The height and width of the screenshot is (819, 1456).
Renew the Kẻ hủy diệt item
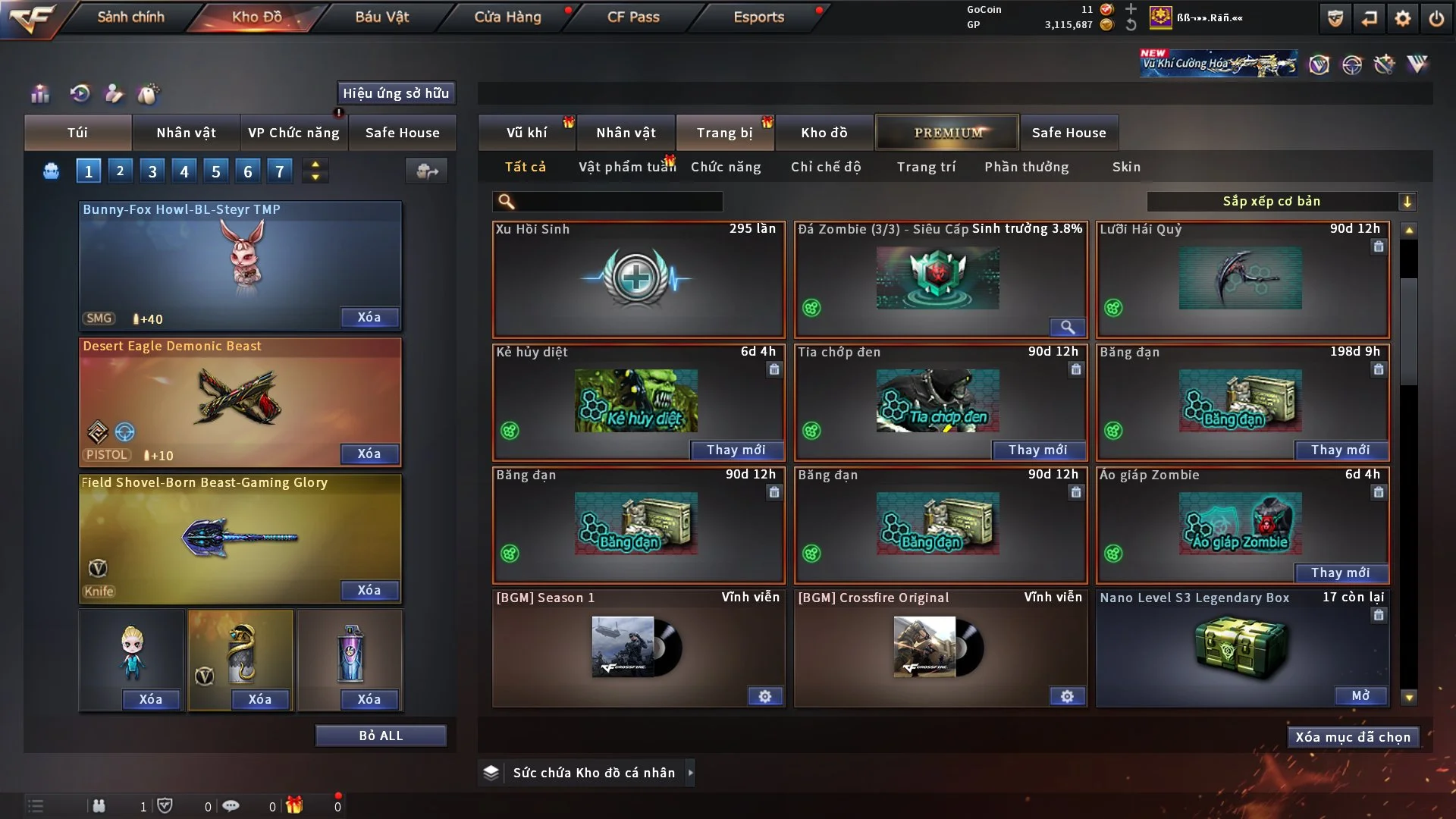736,450
